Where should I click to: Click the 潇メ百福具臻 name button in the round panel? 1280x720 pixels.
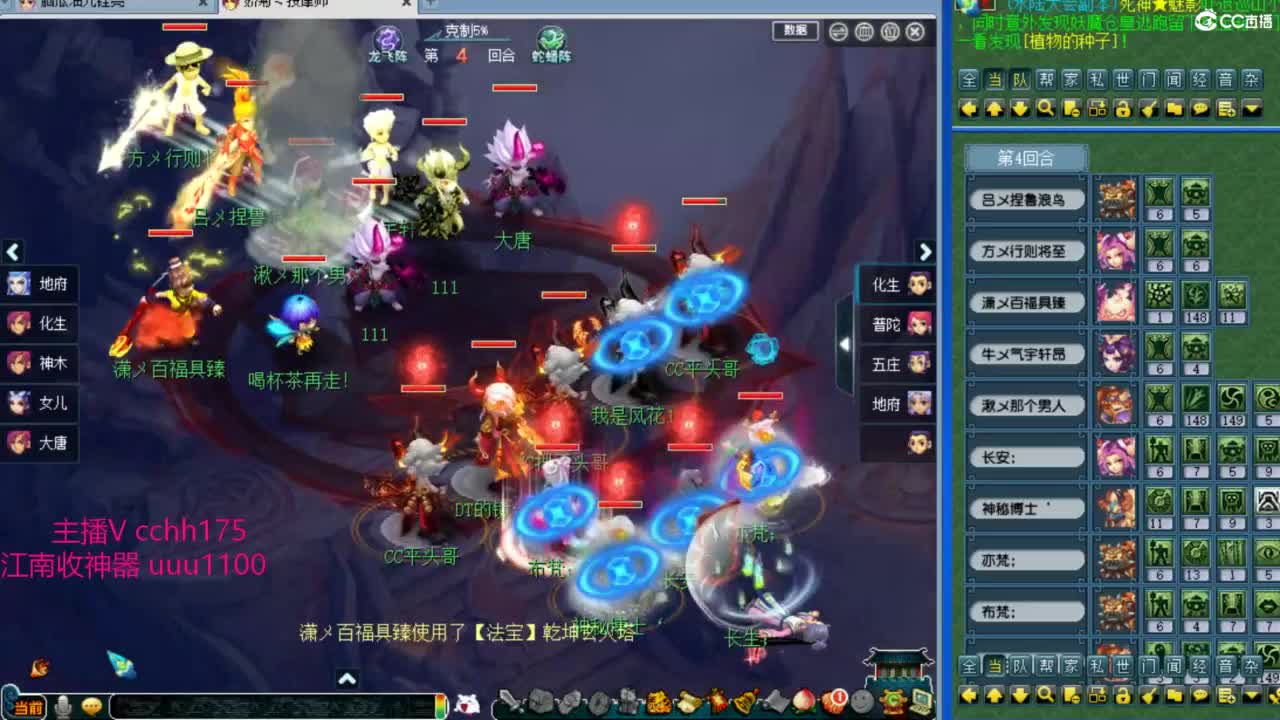point(1026,303)
